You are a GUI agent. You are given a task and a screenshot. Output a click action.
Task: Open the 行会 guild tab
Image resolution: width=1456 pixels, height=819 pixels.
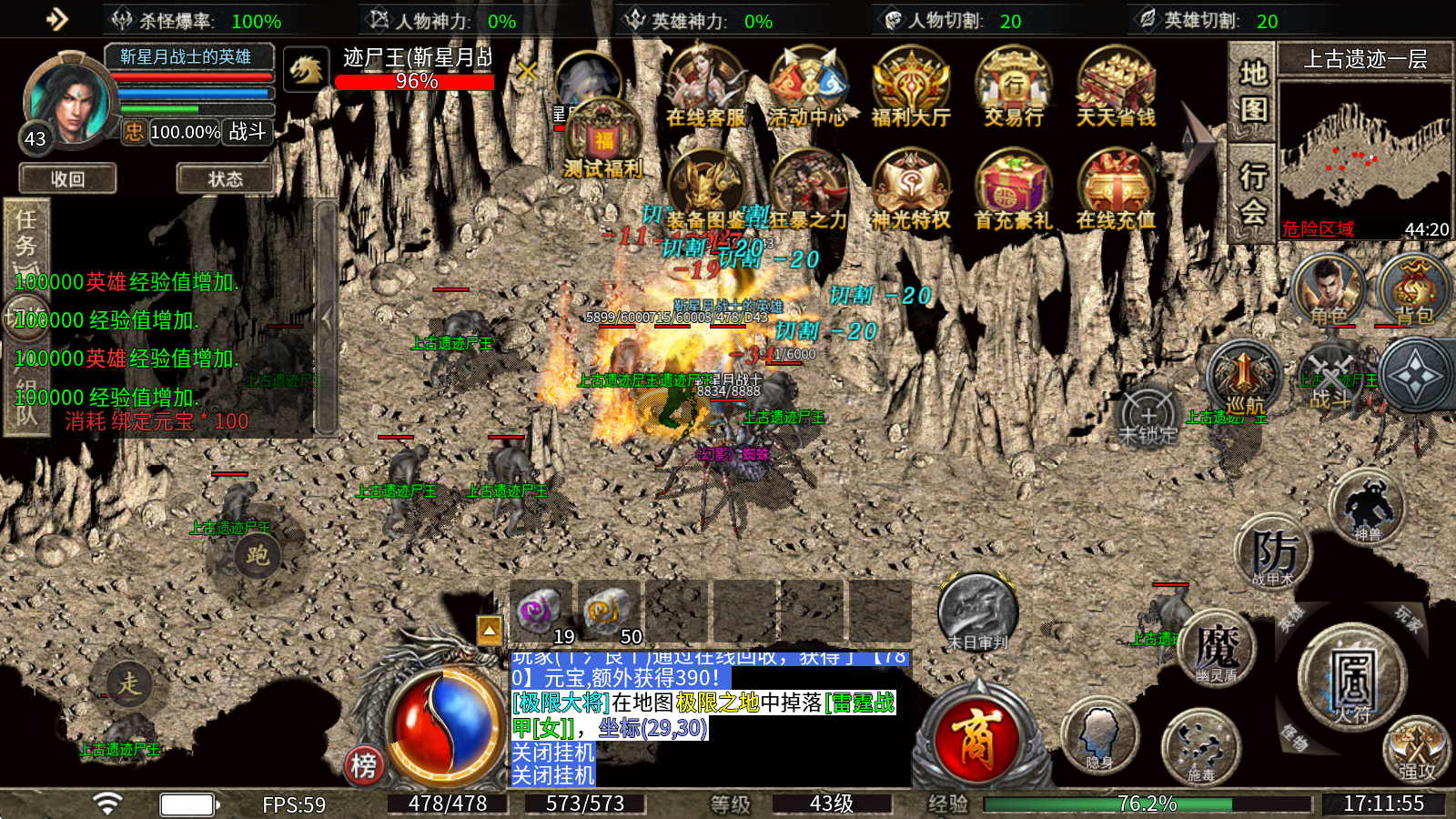point(1253,193)
